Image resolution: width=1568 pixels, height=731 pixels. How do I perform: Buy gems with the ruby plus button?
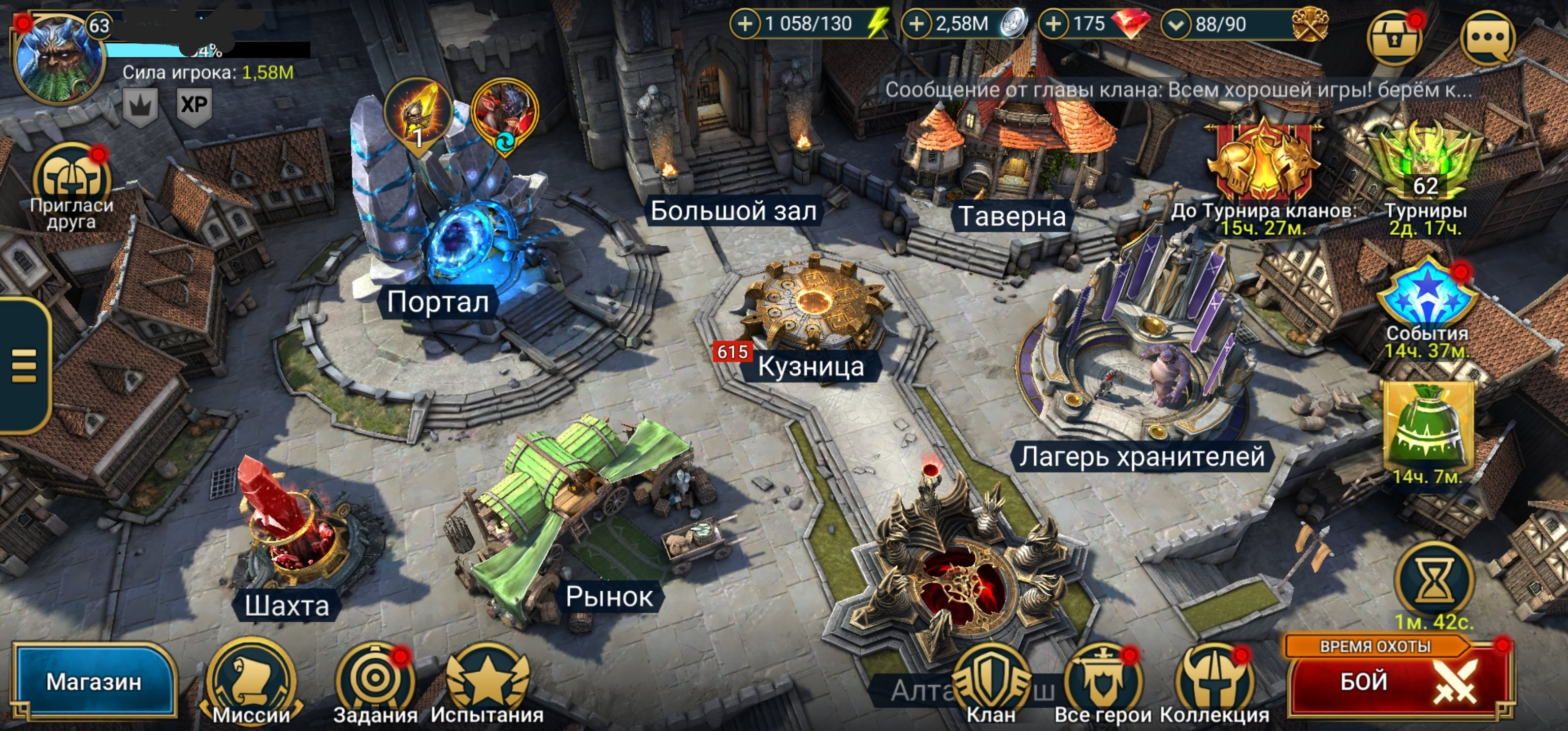pos(1054,24)
